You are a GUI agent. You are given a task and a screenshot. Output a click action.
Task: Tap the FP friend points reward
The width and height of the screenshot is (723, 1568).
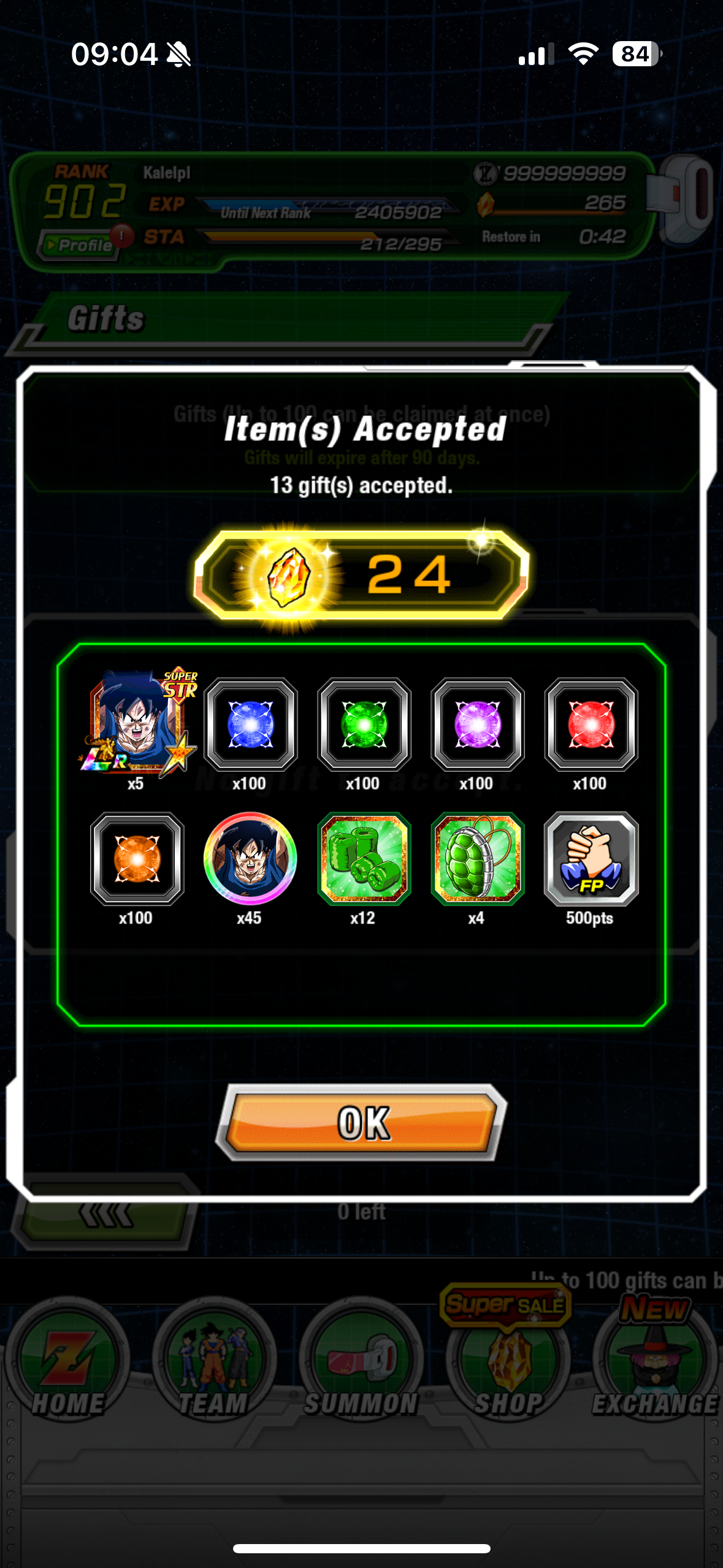click(591, 859)
